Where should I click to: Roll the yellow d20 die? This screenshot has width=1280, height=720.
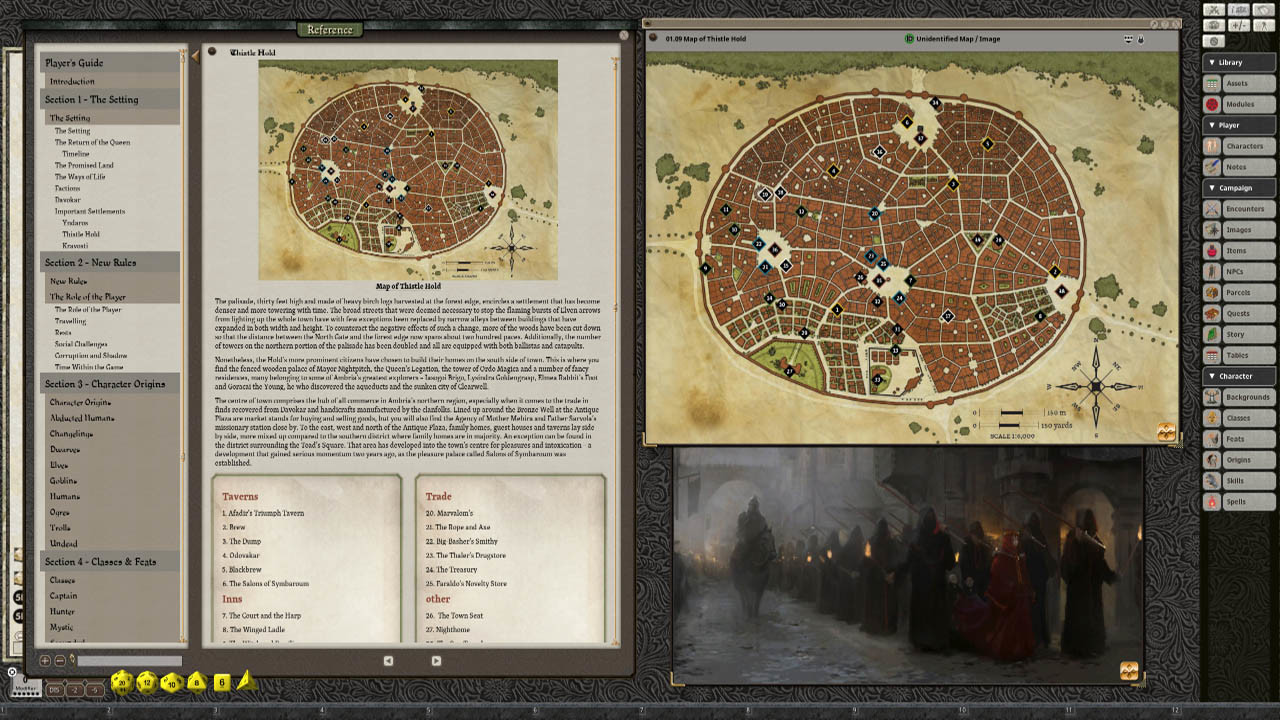pyautogui.click(x=122, y=682)
